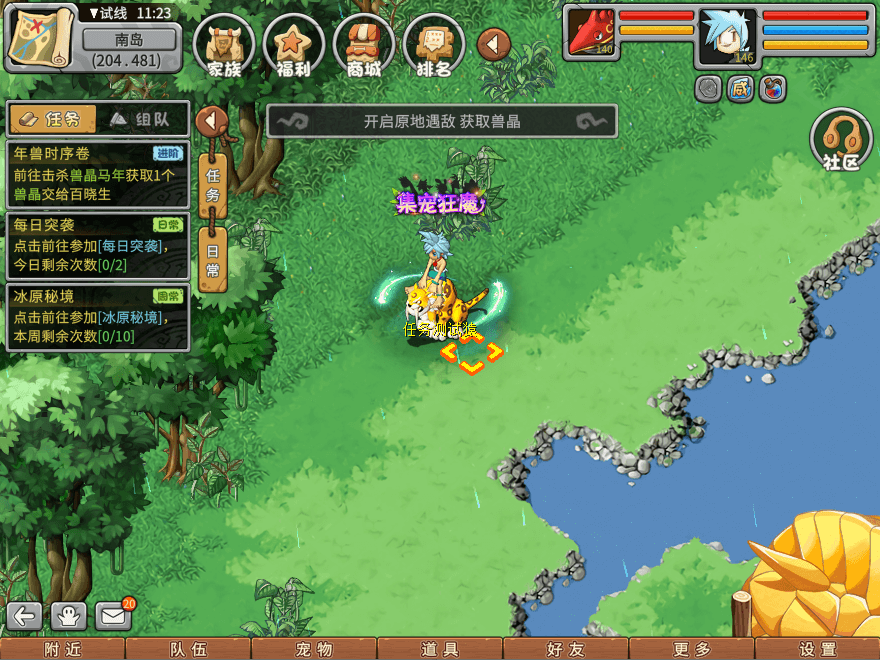This screenshot has height=660, width=880.
Task: Select the 年兽时序卷 quest entry
Action: pyautogui.click(x=97, y=173)
